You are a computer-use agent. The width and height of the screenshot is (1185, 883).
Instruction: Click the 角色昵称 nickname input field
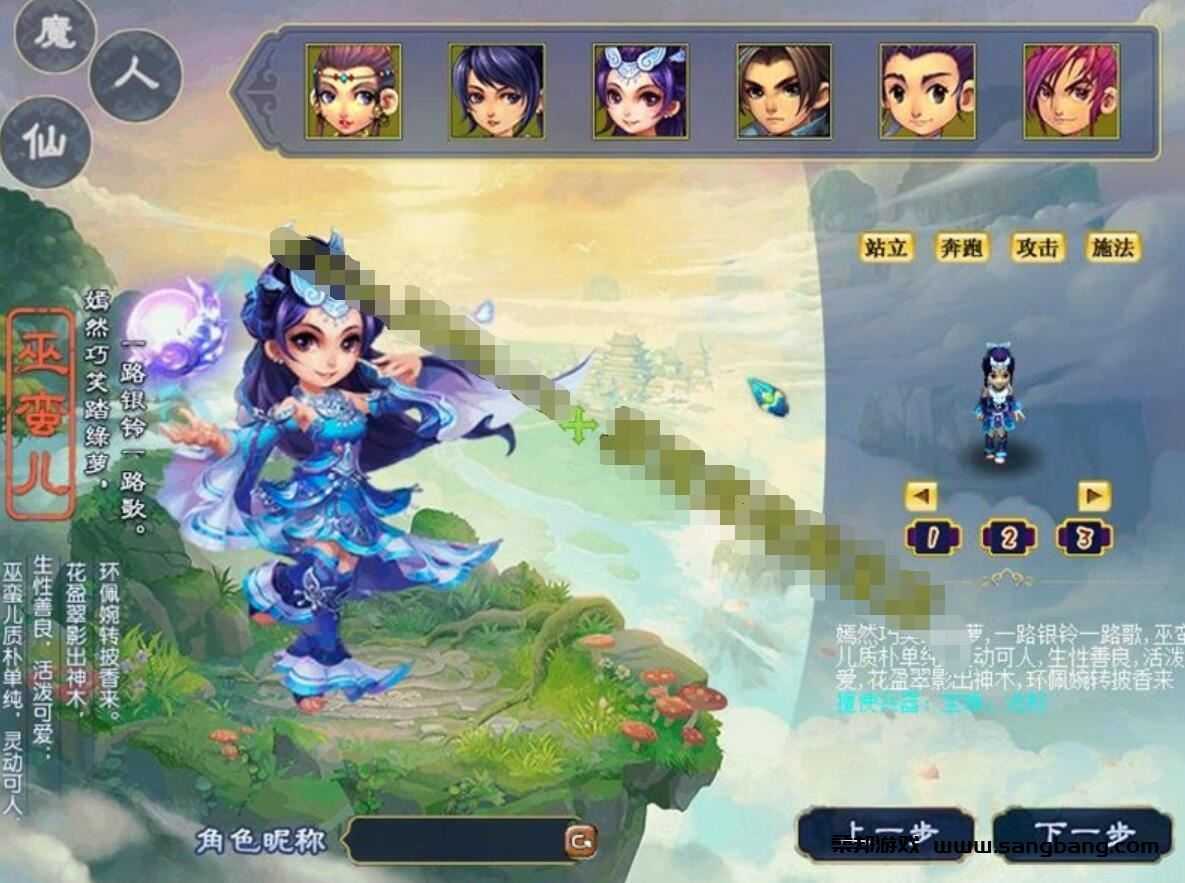pos(455,840)
